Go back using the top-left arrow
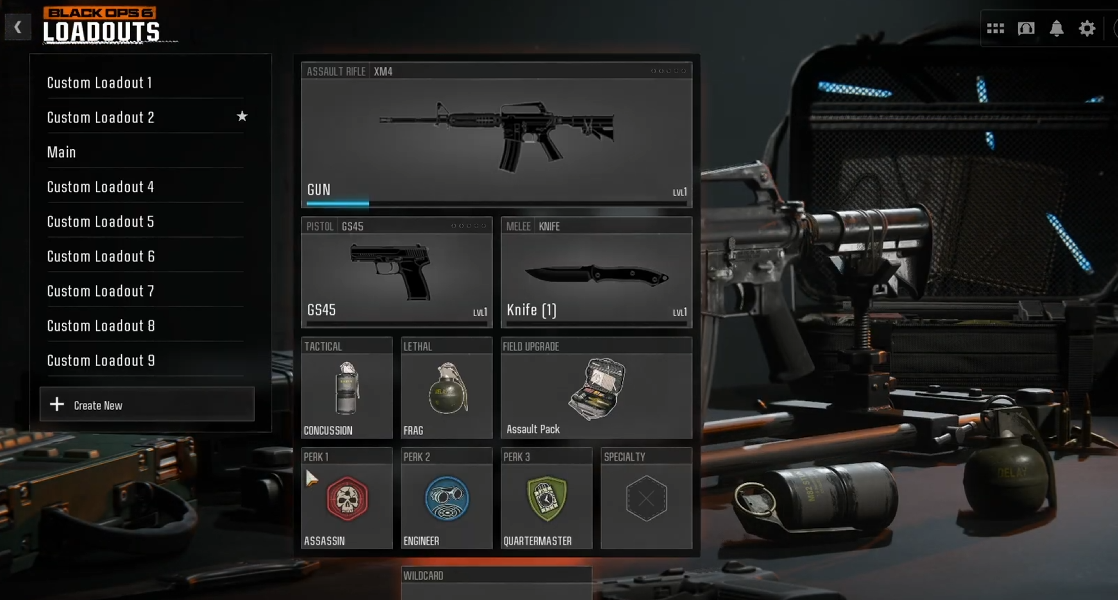This screenshot has width=1118, height=600. 17,27
